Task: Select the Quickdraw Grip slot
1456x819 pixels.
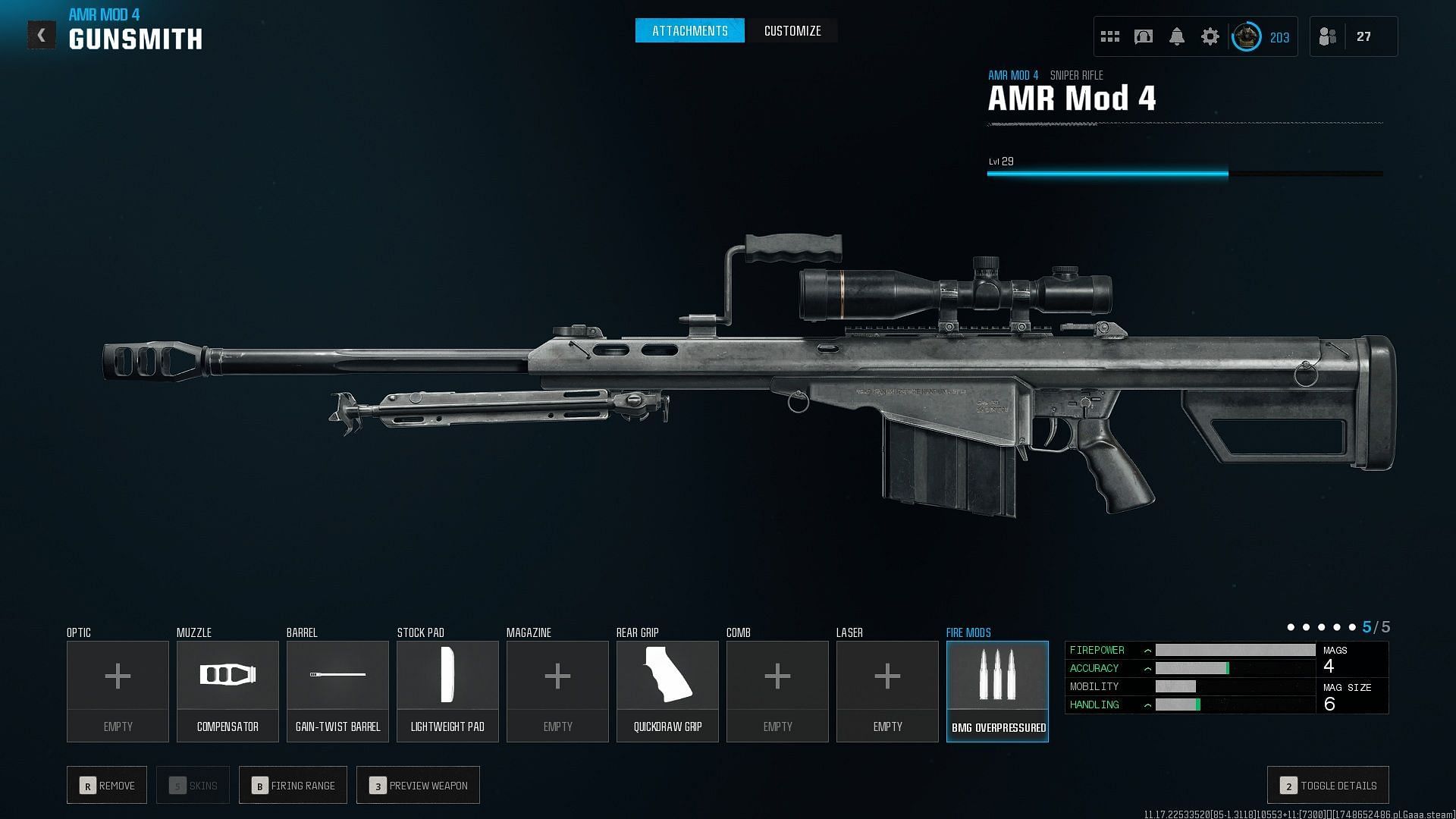Action: (667, 691)
